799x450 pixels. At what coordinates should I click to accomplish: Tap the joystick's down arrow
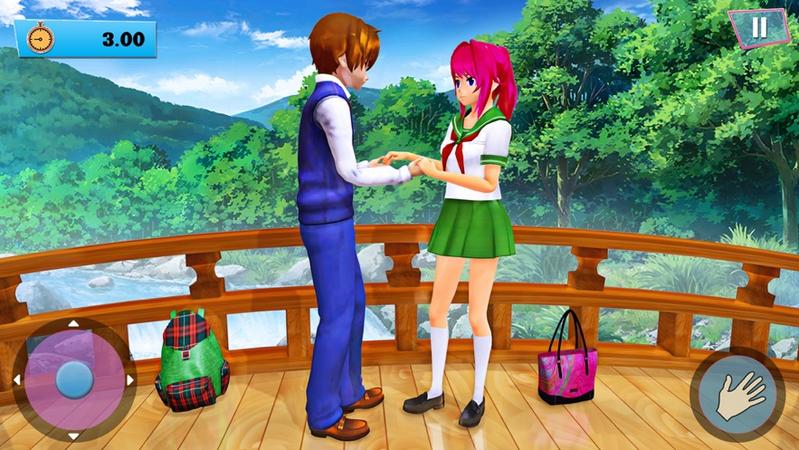coord(73,436)
